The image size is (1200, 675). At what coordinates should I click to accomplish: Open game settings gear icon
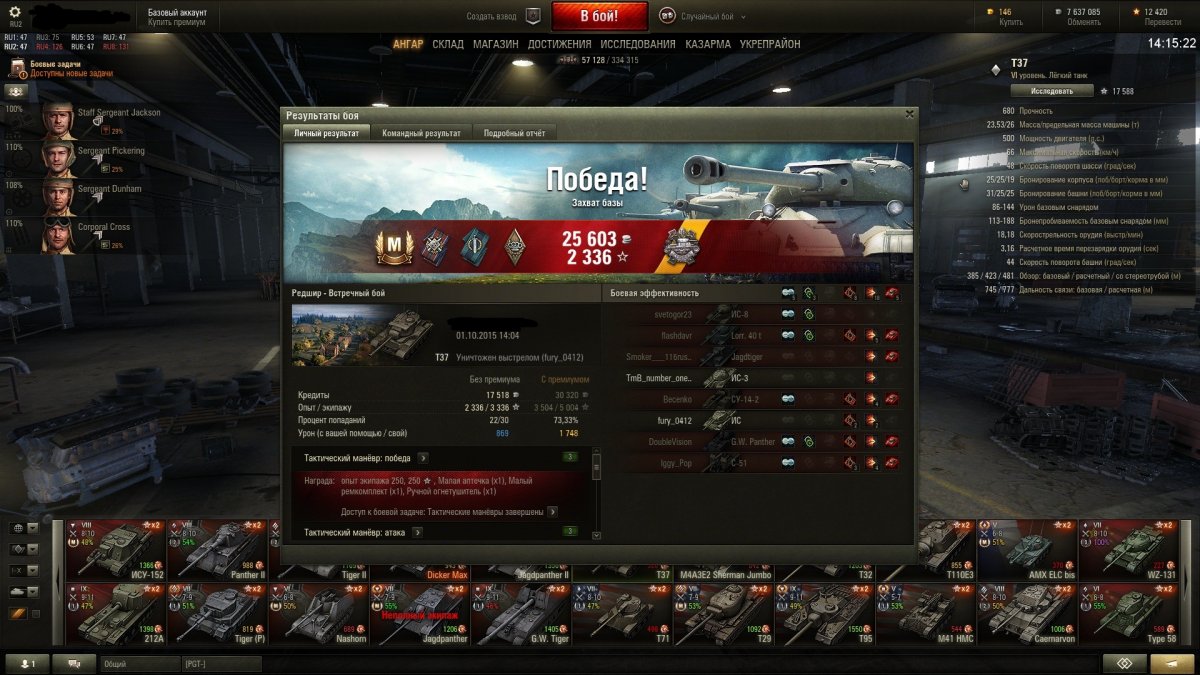pos(15,11)
